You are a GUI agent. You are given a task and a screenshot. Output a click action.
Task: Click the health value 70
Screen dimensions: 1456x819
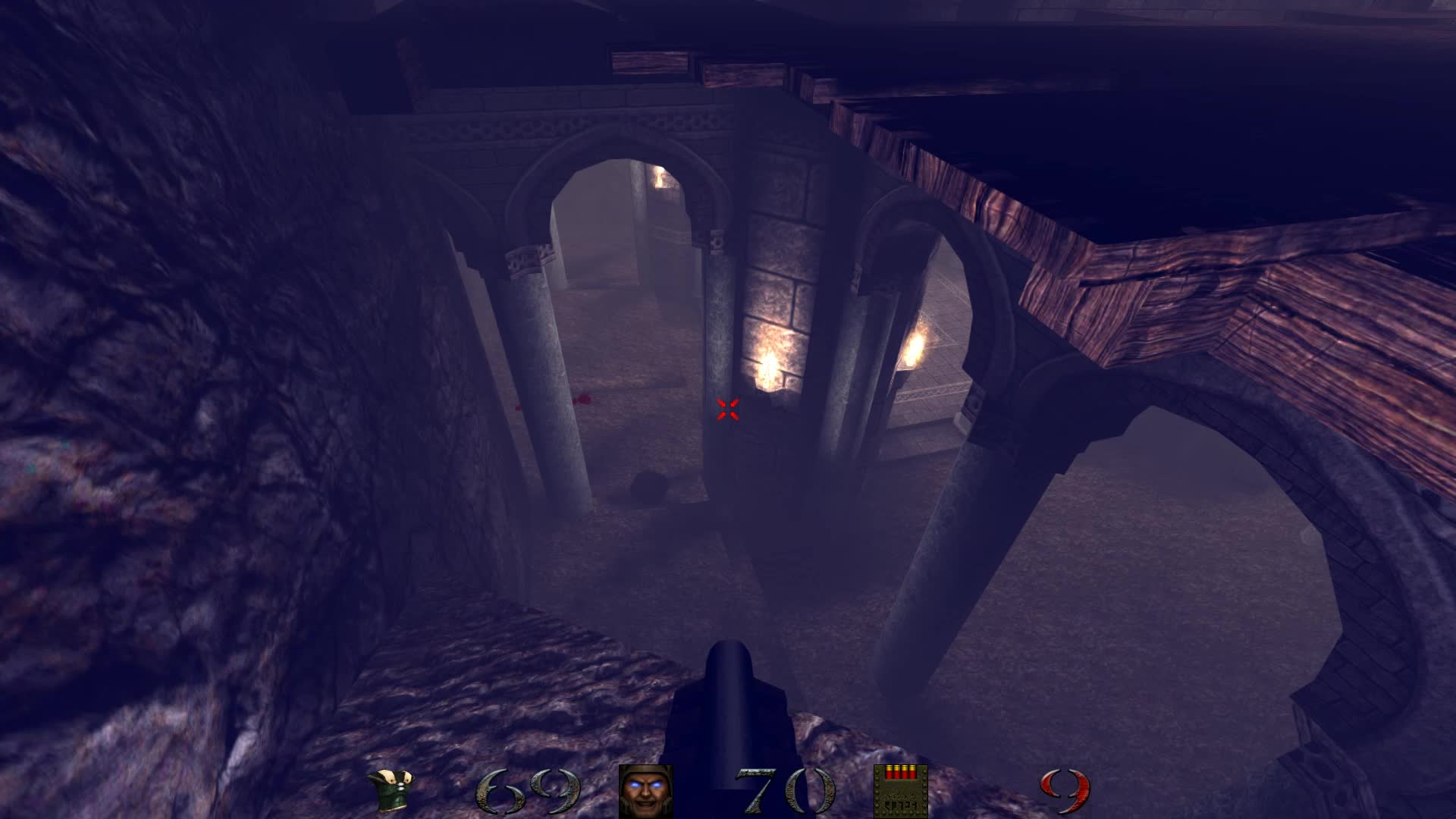pyautogui.click(x=781, y=791)
